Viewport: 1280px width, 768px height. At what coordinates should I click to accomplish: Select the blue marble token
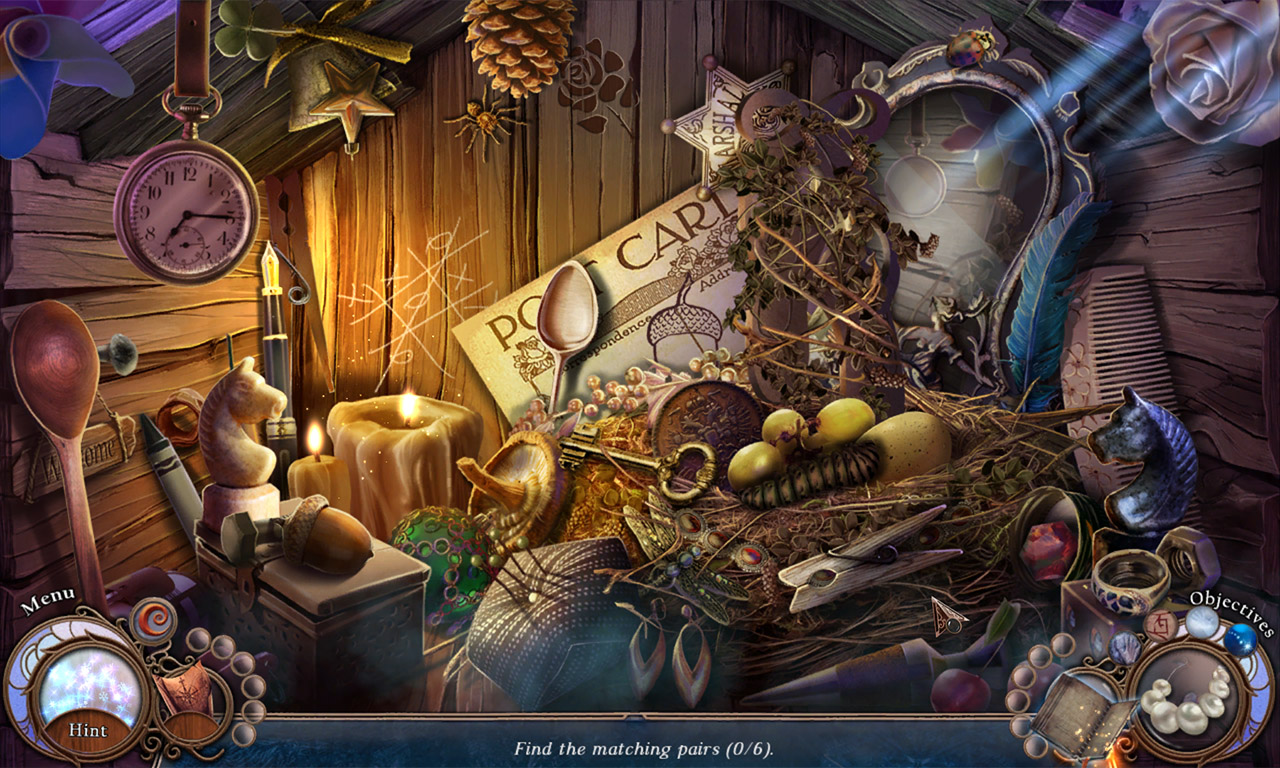pyautogui.click(x=1241, y=641)
